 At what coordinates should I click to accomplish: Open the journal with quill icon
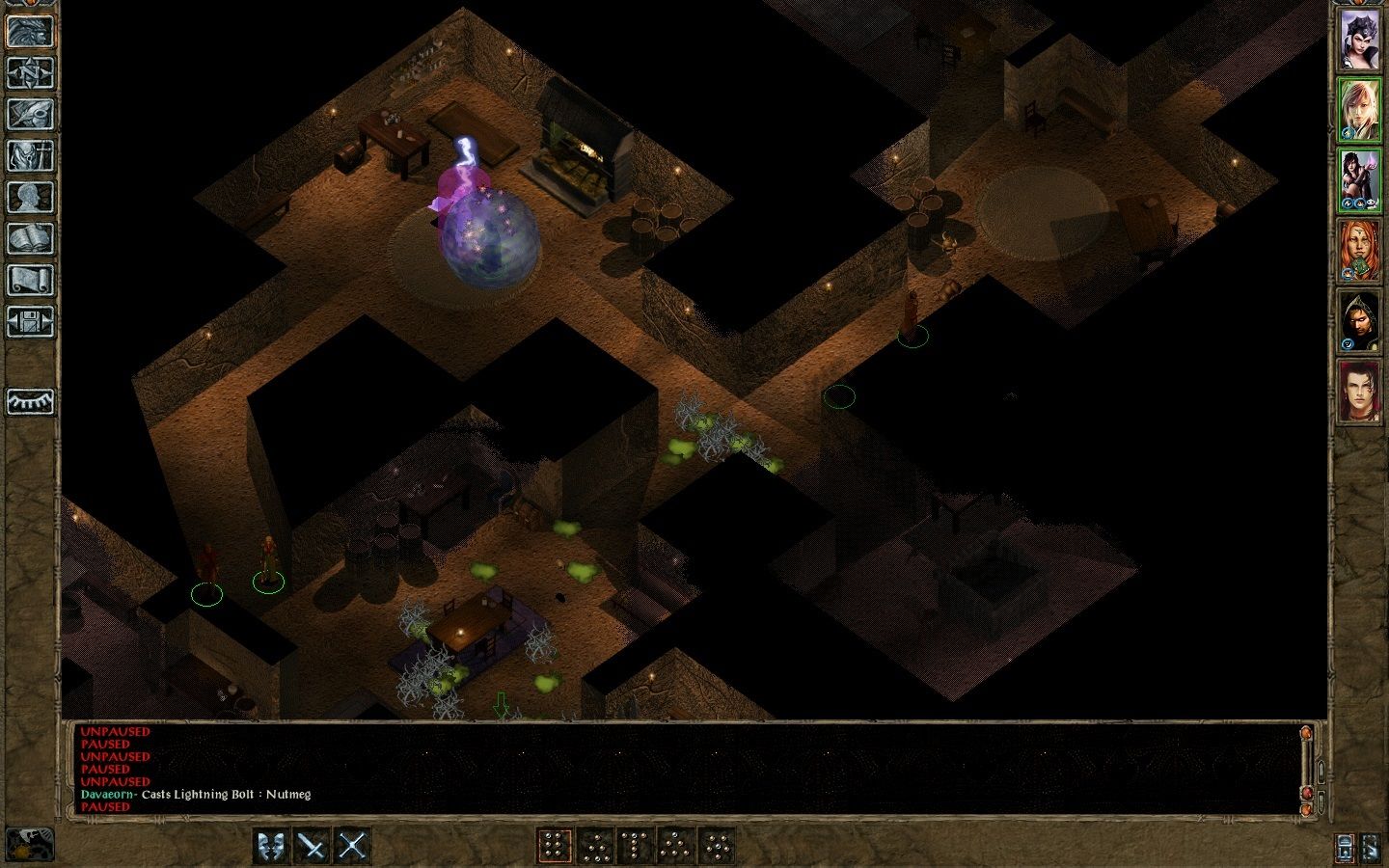pos(30,114)
